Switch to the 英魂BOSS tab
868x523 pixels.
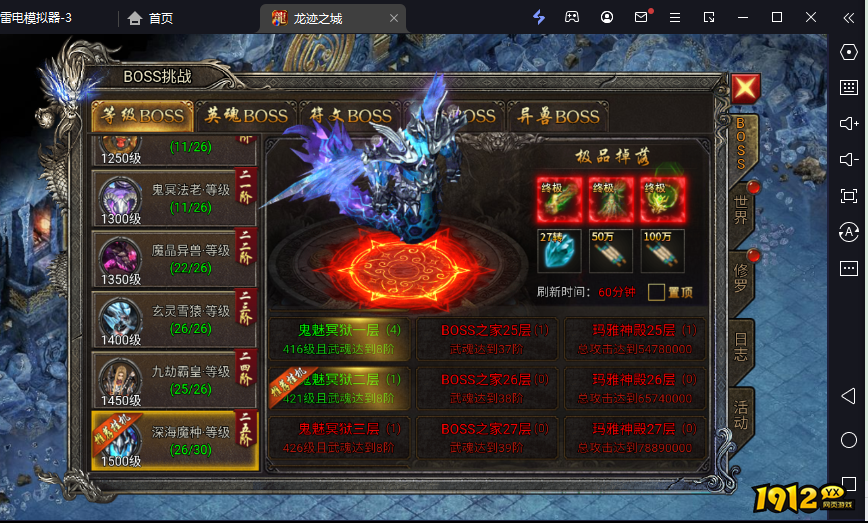click(x=246, y=116)
